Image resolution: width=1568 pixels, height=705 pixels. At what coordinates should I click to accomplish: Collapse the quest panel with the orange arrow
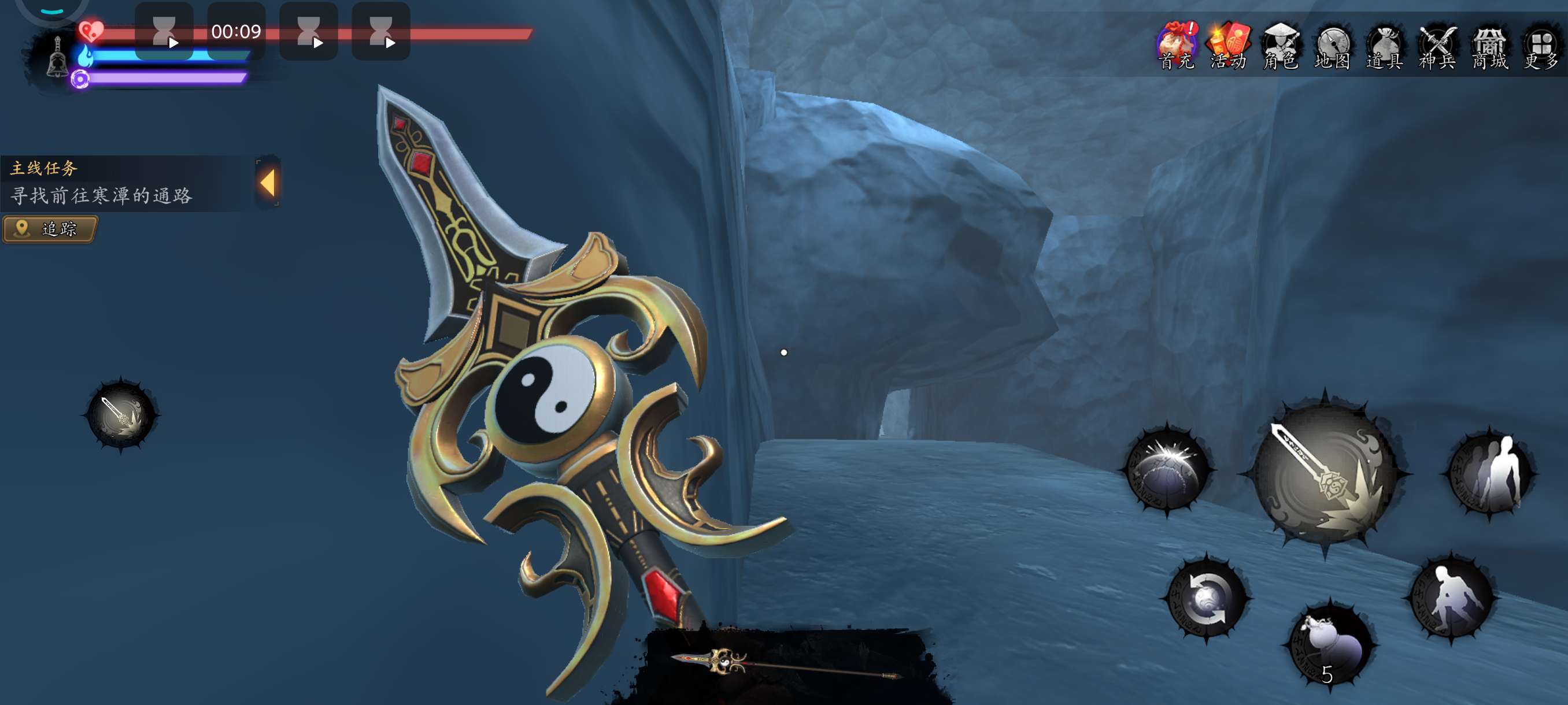click(268, 183)
